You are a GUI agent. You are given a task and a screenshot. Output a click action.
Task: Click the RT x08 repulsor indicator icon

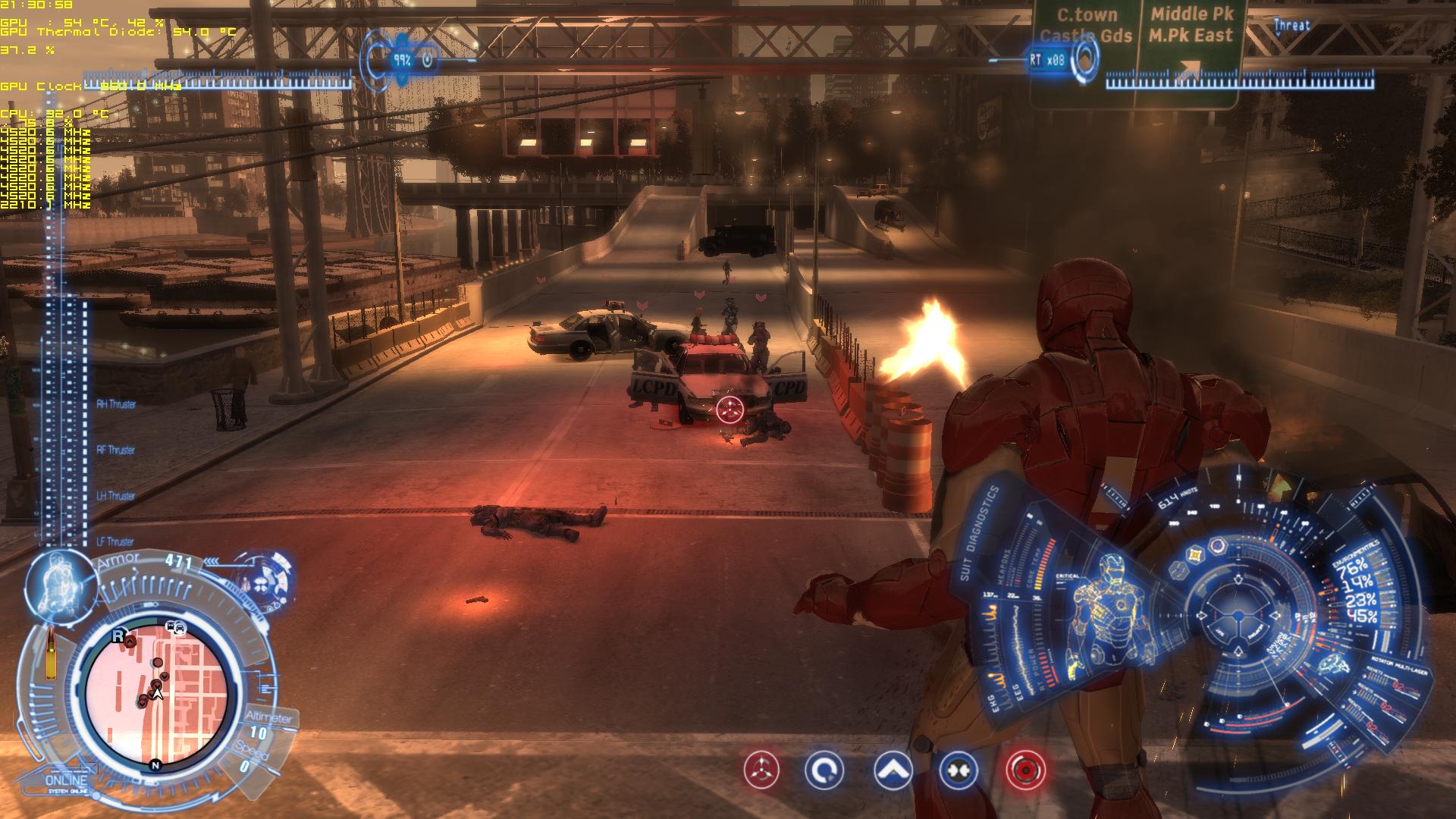pyautogui.click(x=1086, y=58)
